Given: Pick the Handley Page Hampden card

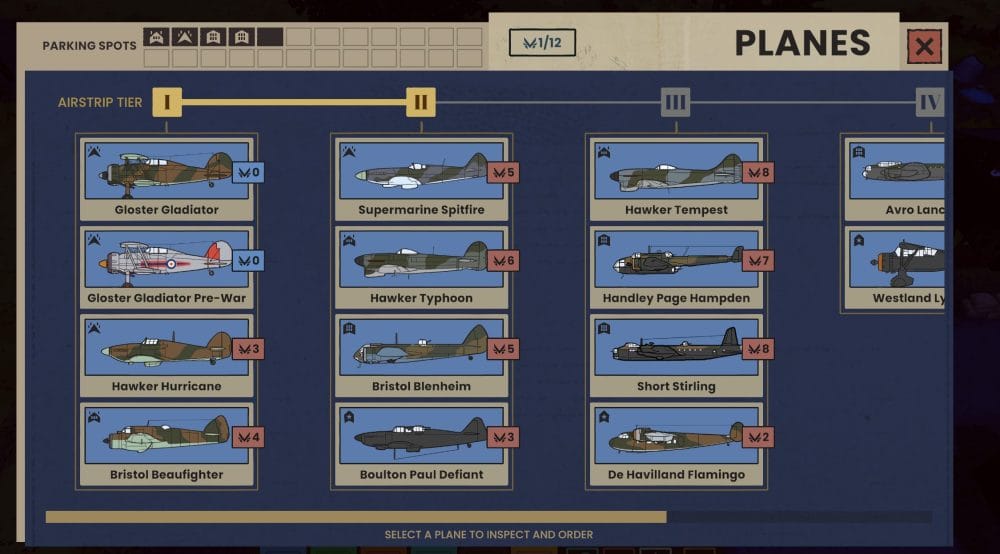Looking at the screenshot, I should coord(675,267).
